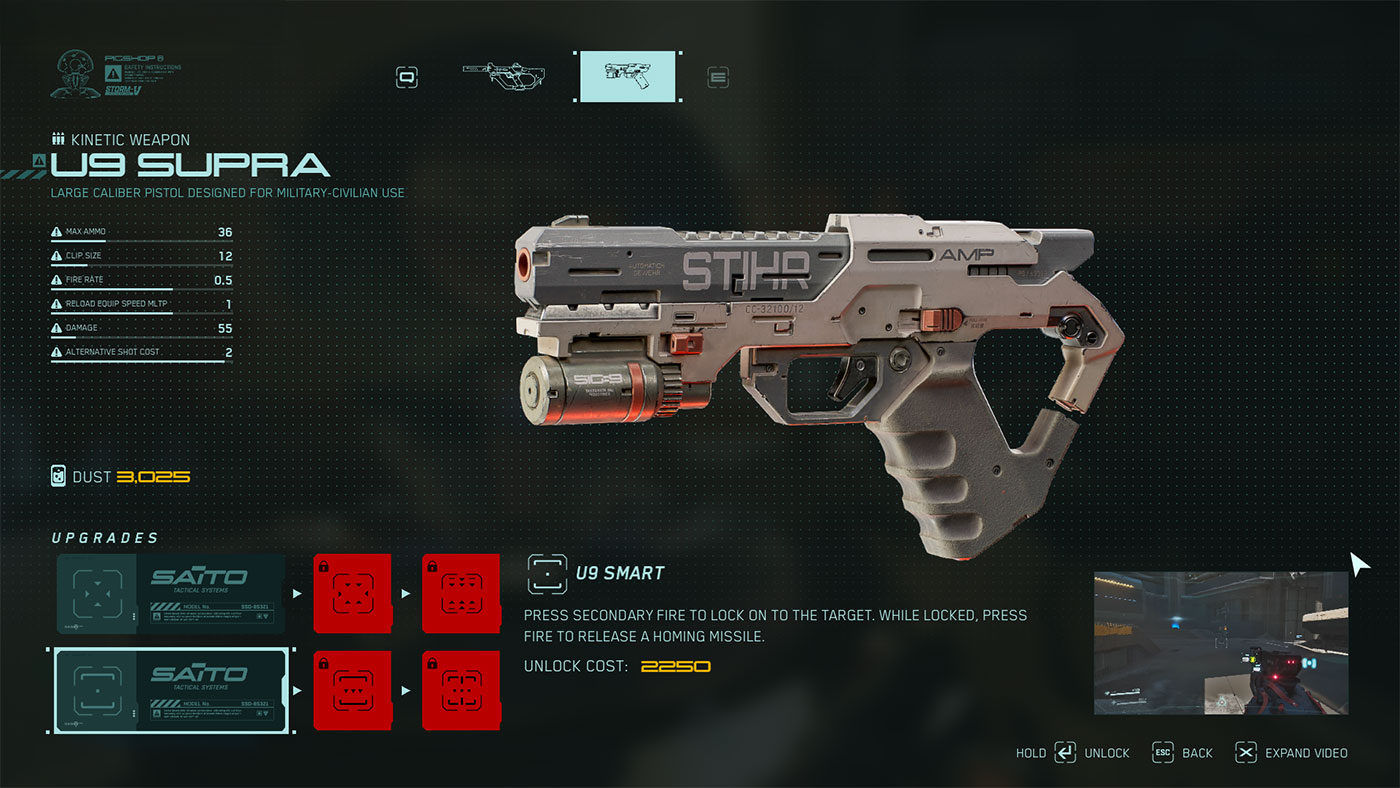
Task: Open the upgrade preview video thumbnail
Action: (x=1220, y=642)
